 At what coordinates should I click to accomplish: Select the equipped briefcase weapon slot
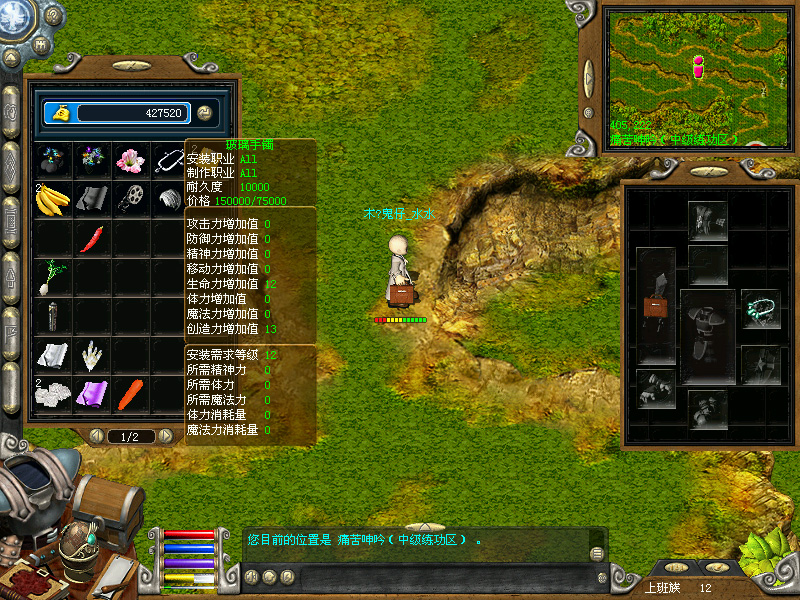656,305
